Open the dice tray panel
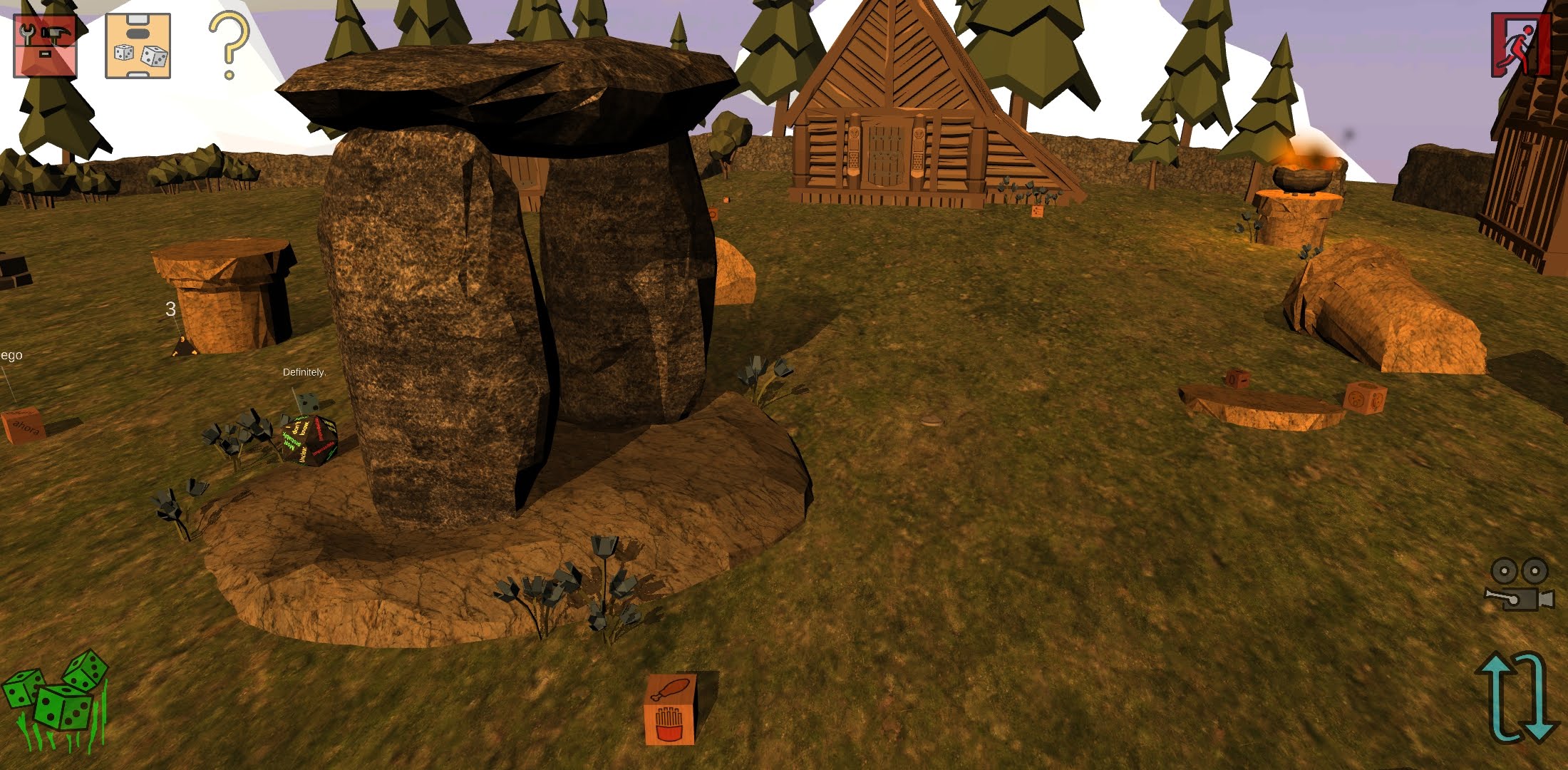 pos(138,46)
